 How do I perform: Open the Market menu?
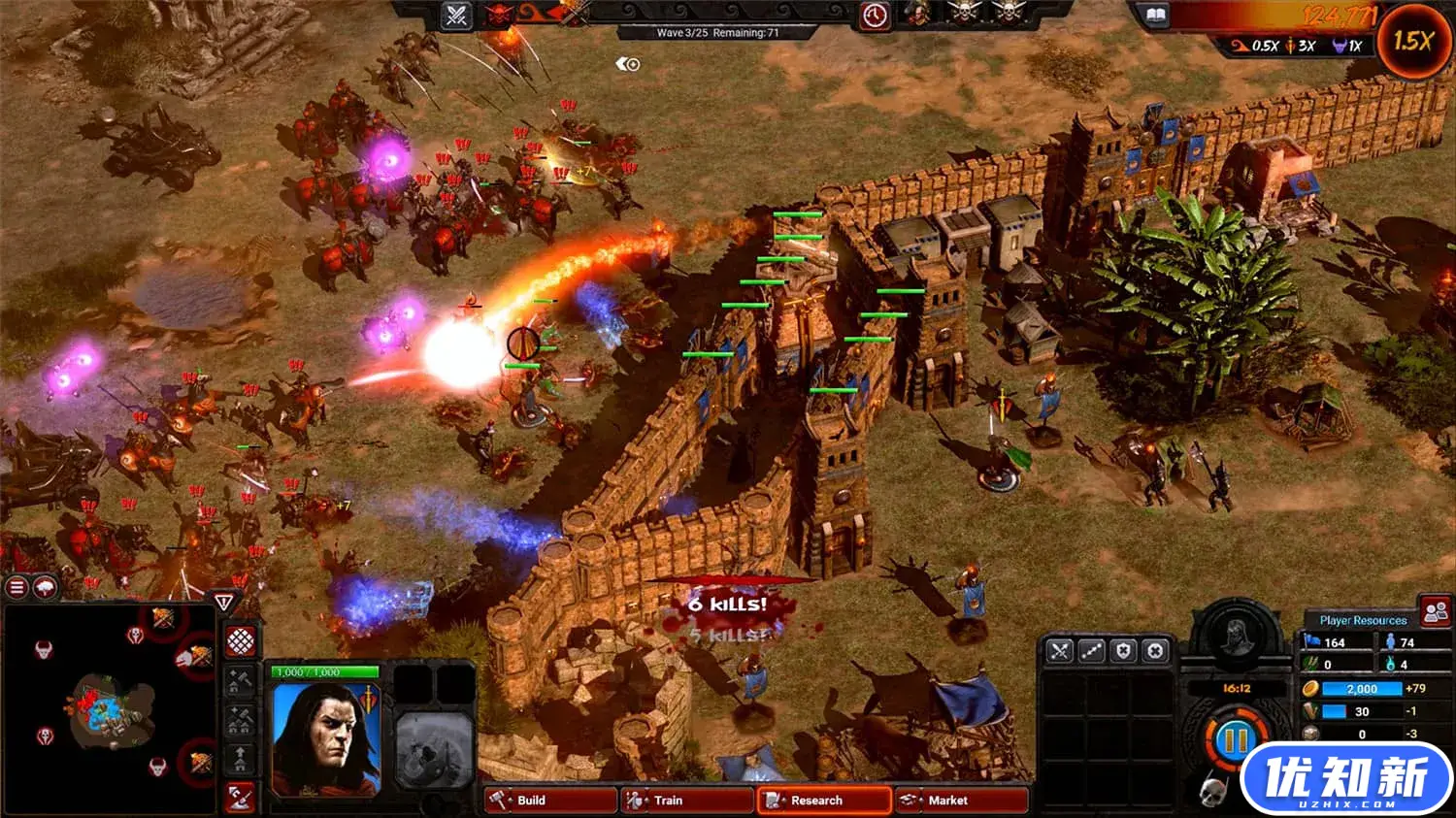tap(960, 801)
